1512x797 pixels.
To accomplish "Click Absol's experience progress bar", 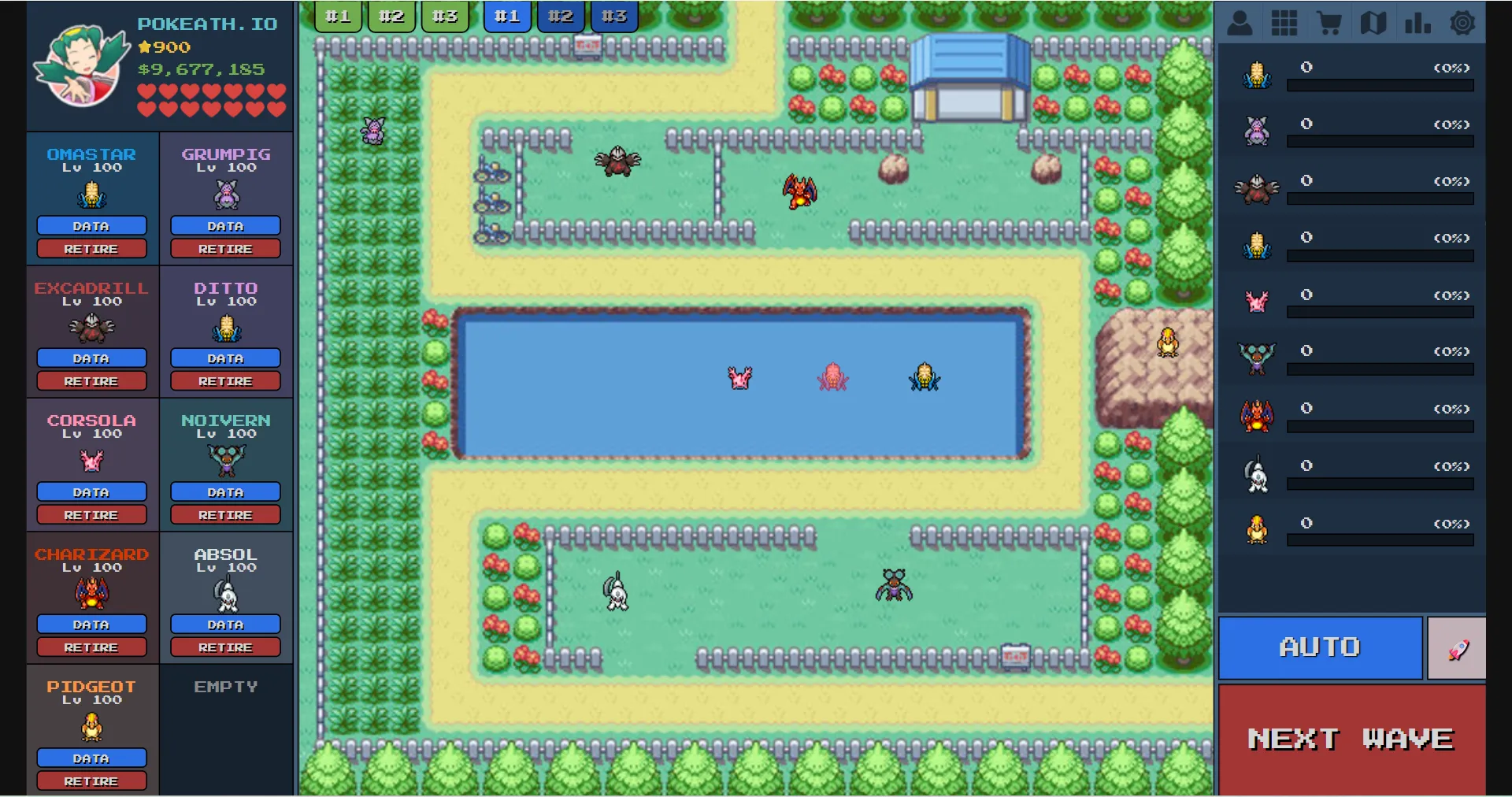I will (x=1380, y=484).
